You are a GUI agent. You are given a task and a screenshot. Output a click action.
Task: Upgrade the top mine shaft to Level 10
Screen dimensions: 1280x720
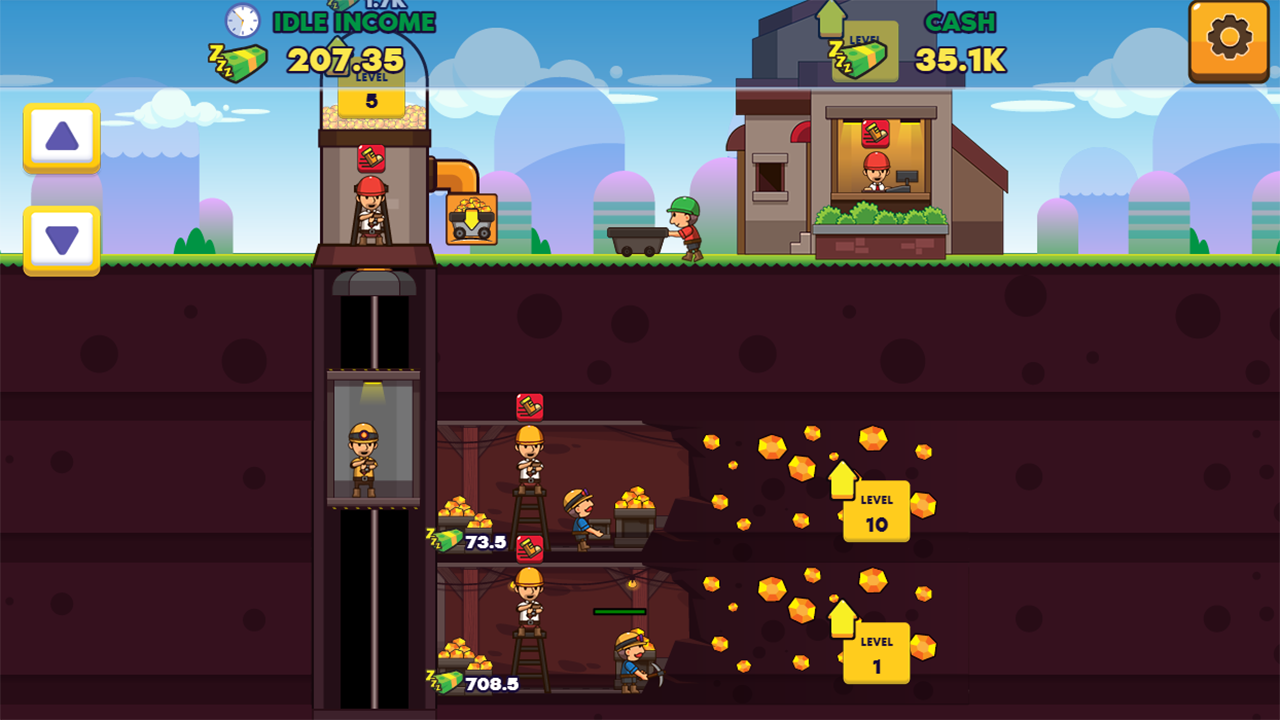(x=876, y=510)
